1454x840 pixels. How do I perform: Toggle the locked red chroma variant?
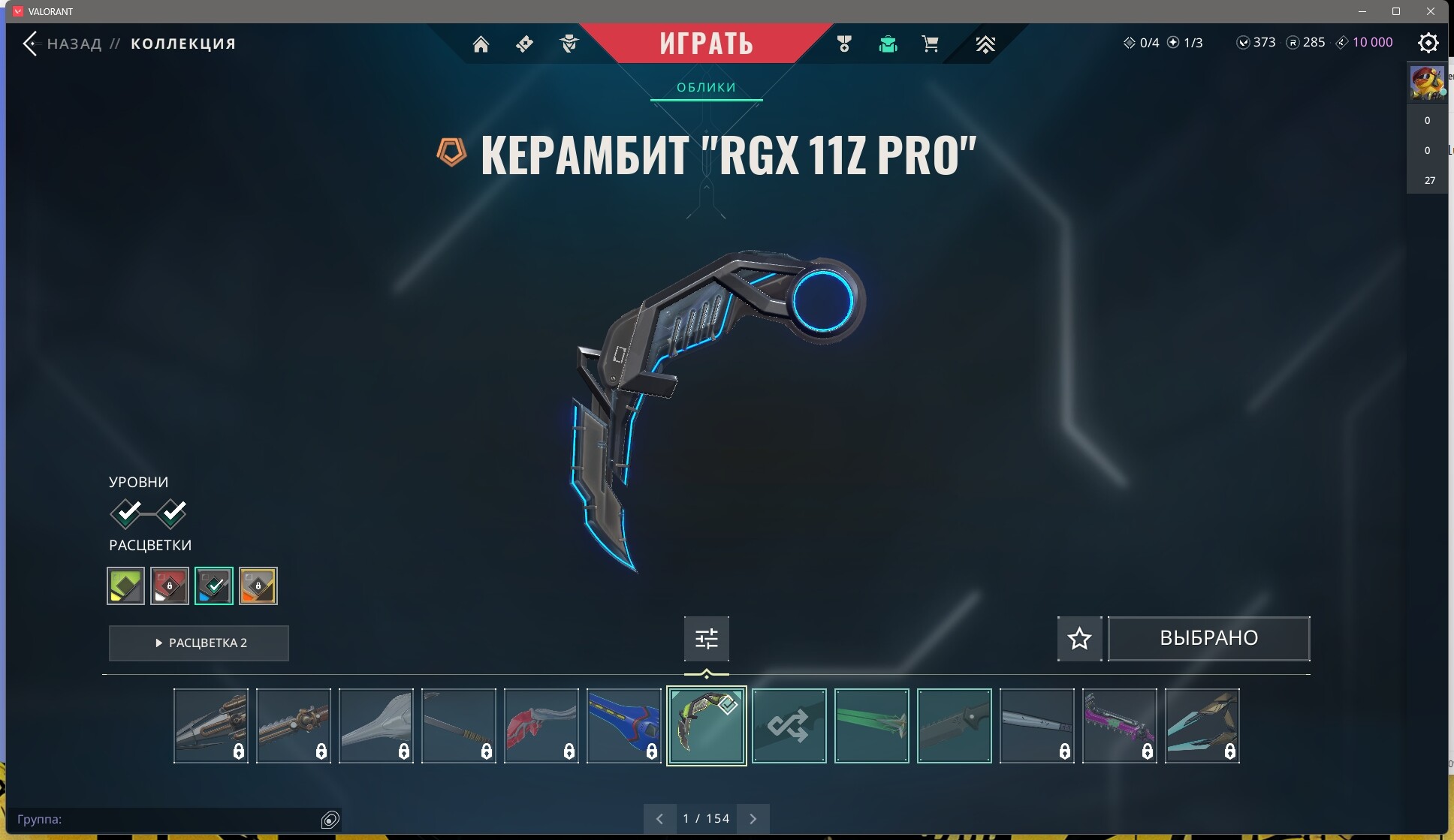pyautogui.click(x=170, y=586)
